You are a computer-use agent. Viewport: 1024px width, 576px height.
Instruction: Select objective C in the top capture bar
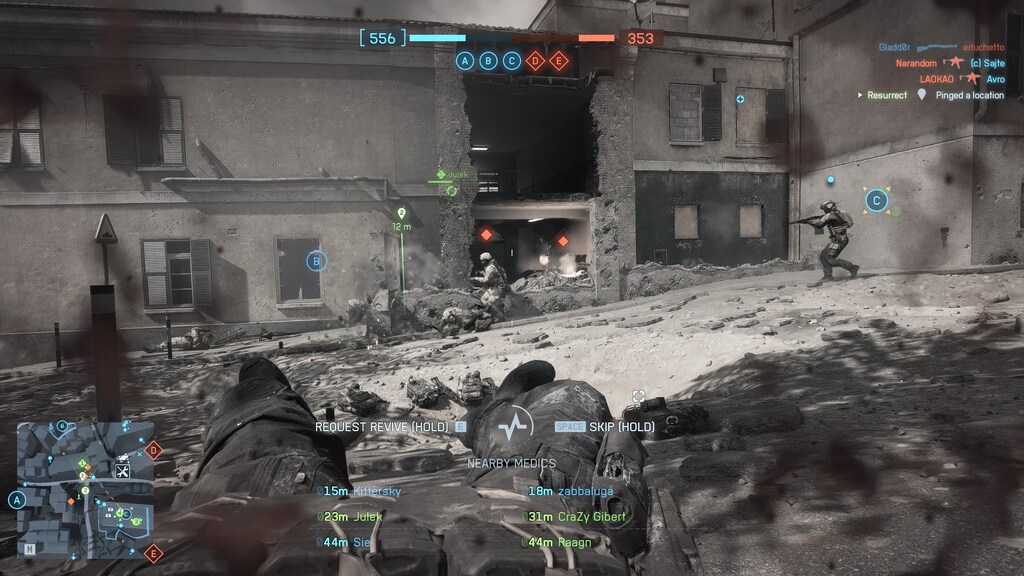point(512,61)
